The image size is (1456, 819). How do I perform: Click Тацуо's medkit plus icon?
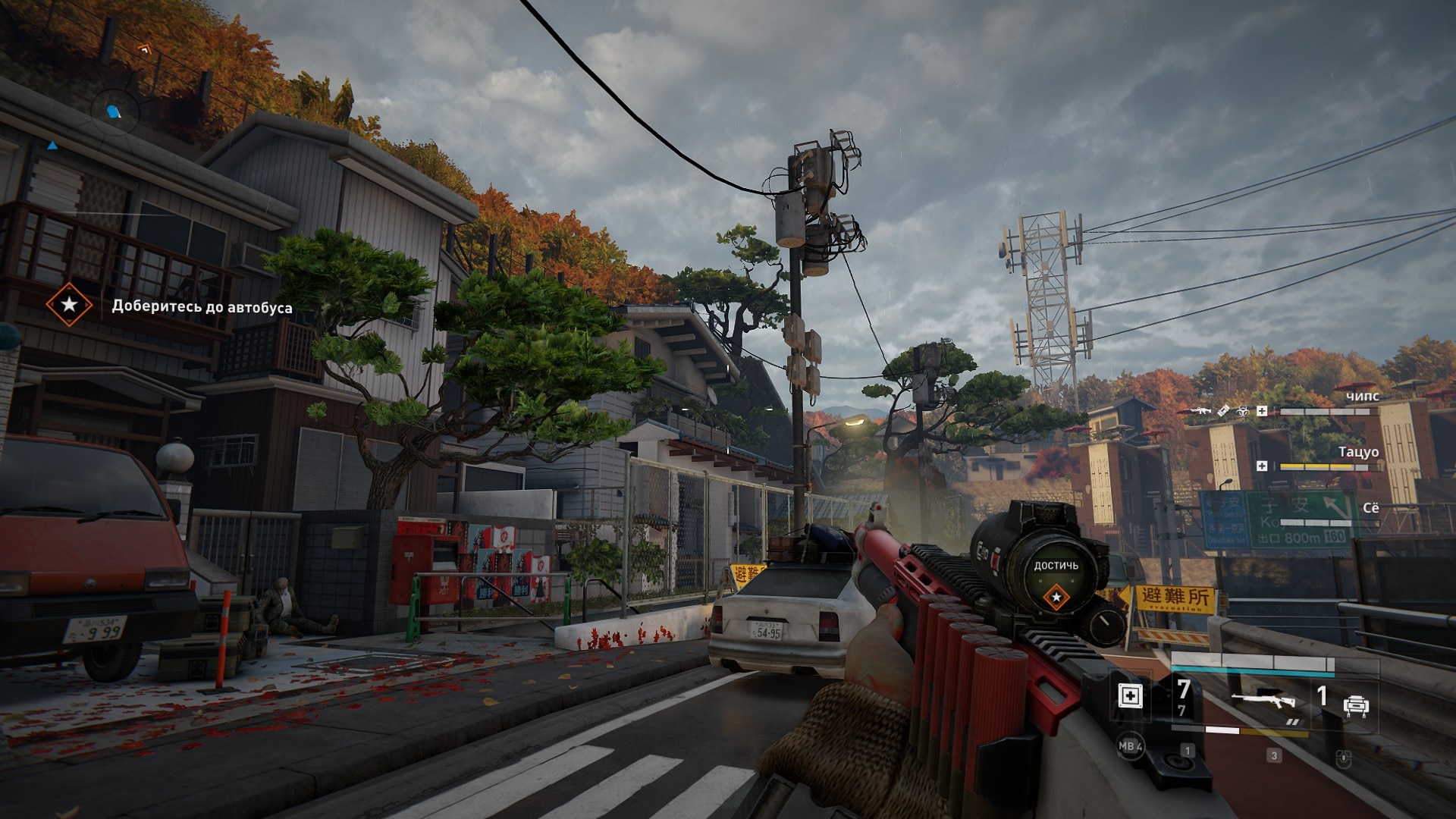point(1262,466)
